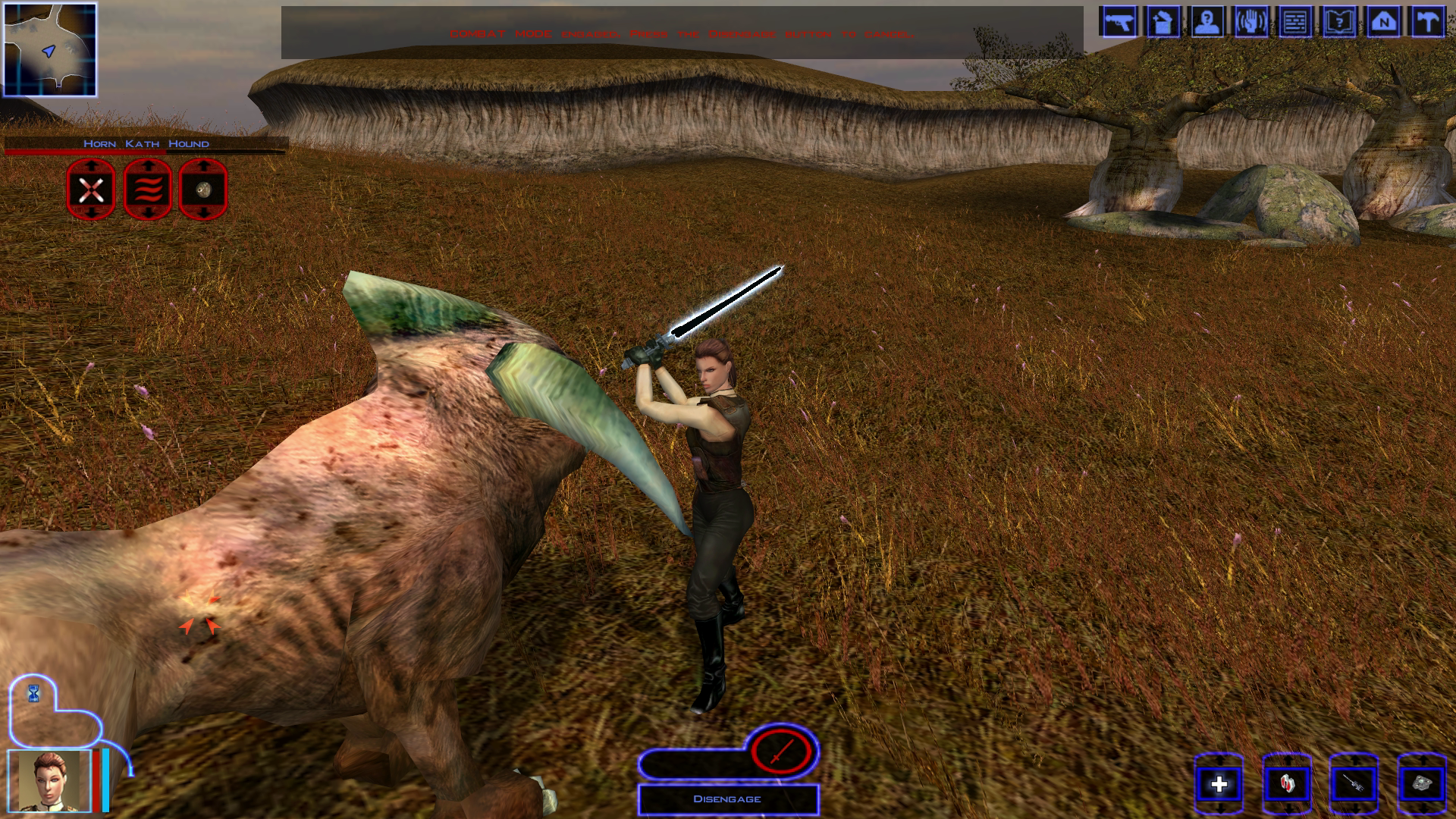The height and width of the screenshot is (819, 1456).
Task: Open the messages log icon
Action: [x=1295, y=21]
